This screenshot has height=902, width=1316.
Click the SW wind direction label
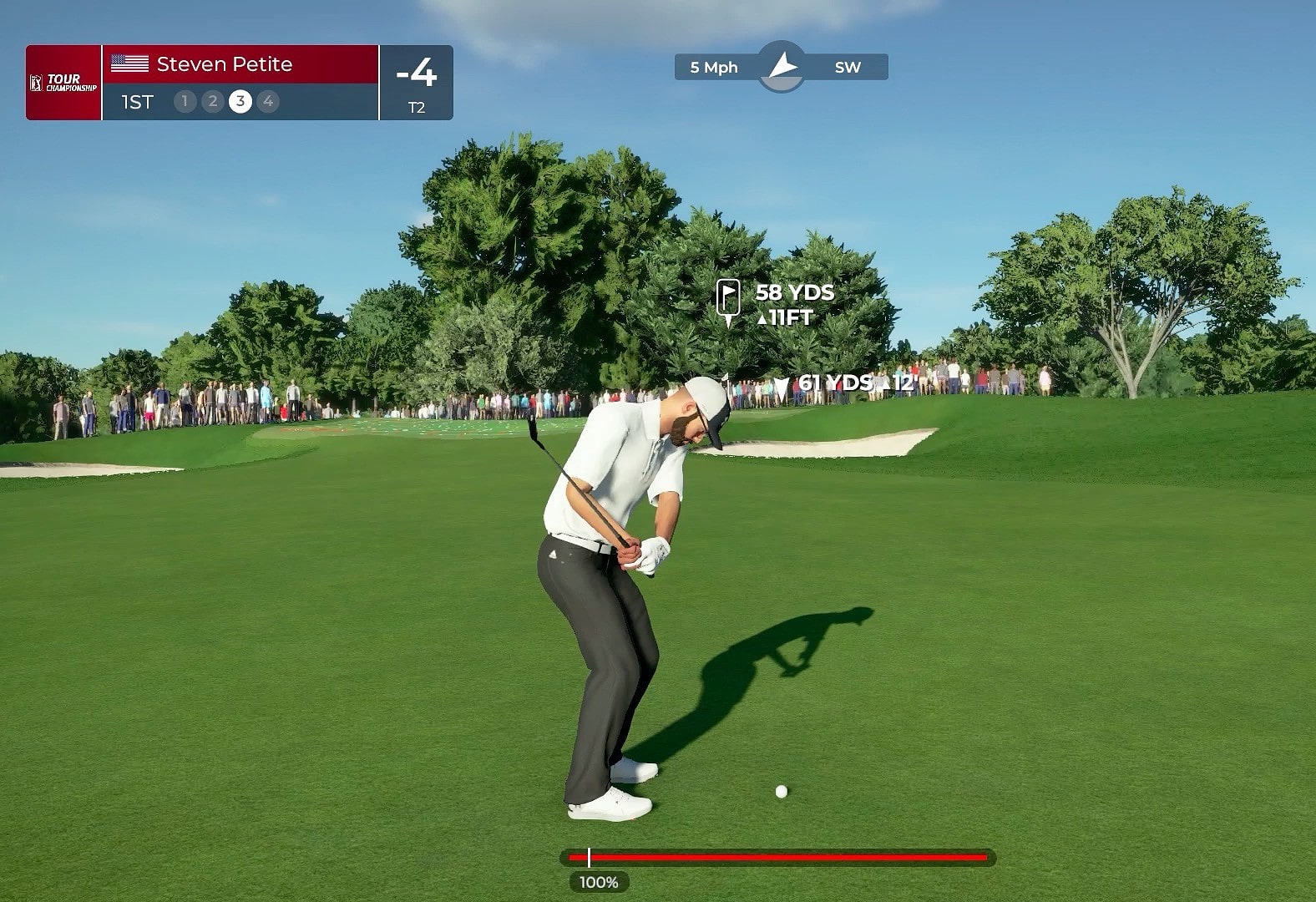tap(848, 67)
